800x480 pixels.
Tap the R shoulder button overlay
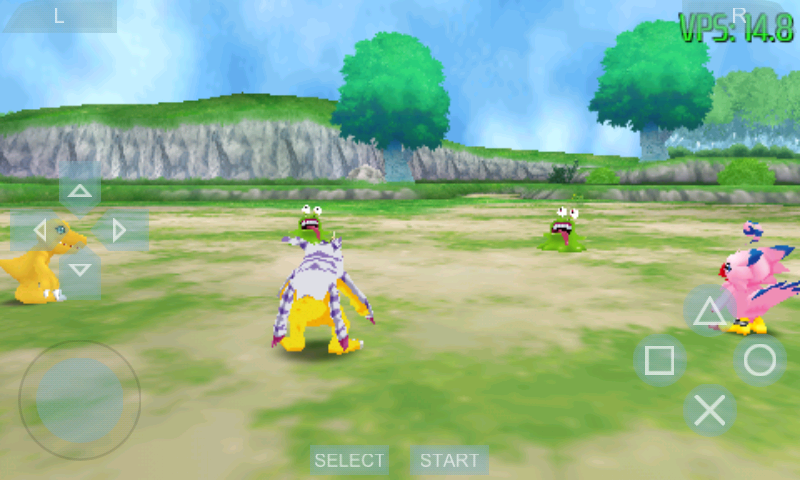tap(739, 14)
